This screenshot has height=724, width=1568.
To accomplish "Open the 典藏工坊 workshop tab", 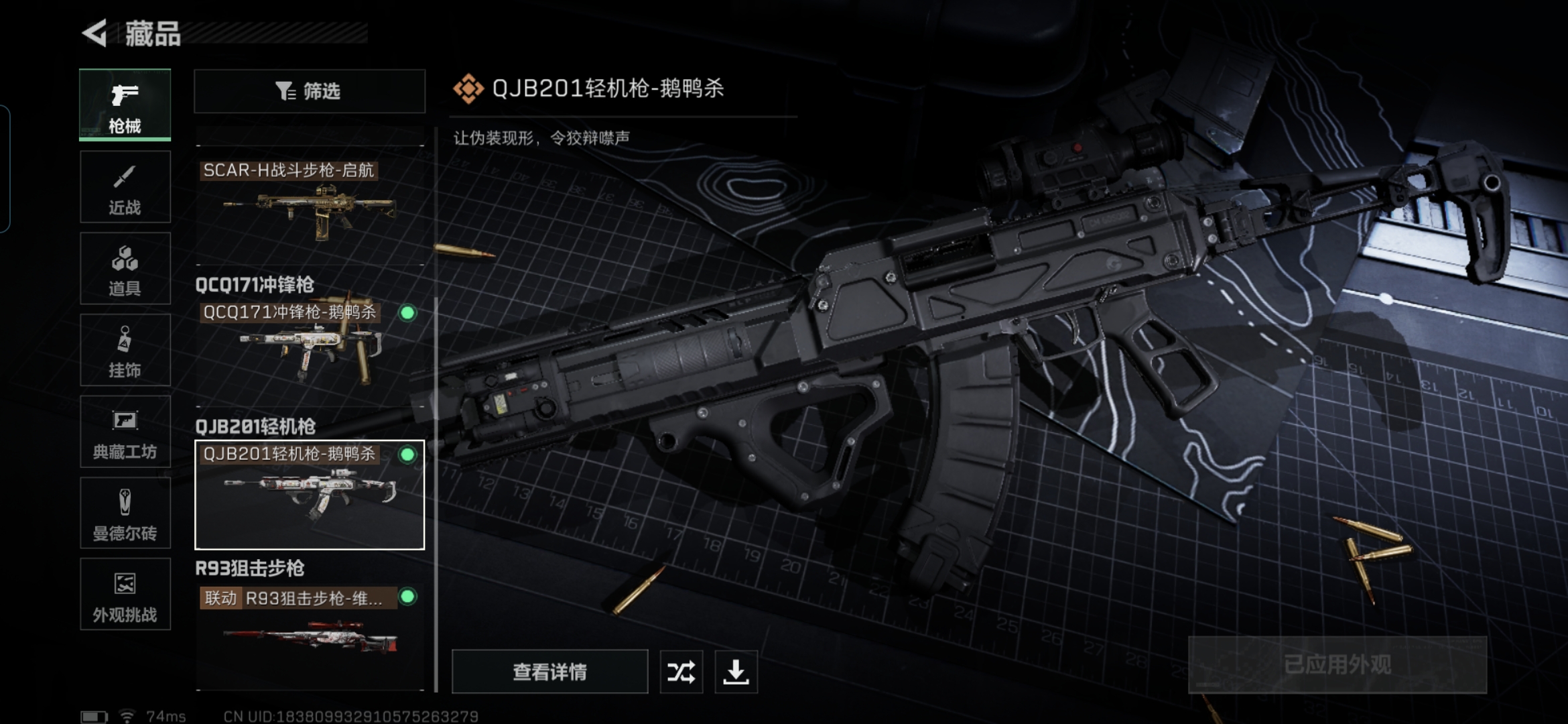I will (x=125, y=432).
